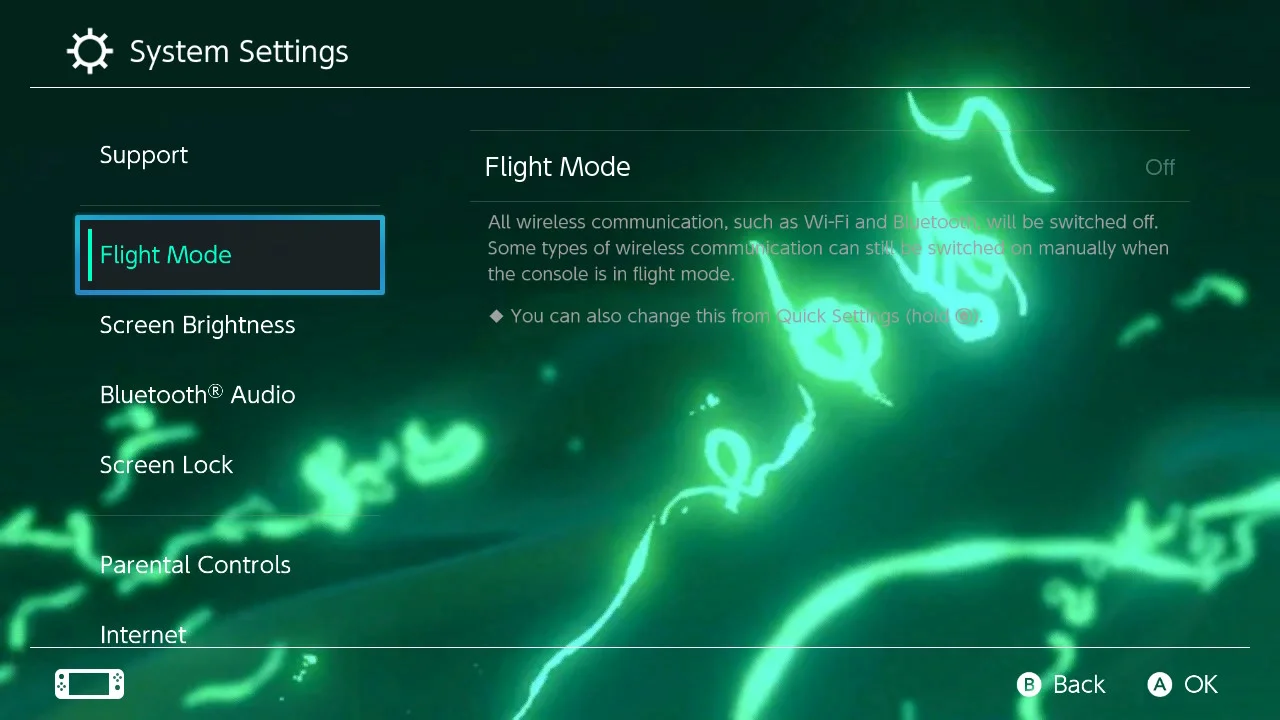Open the Internet settings
Viewport: 1280px width, 720px height.
(143, 635)
